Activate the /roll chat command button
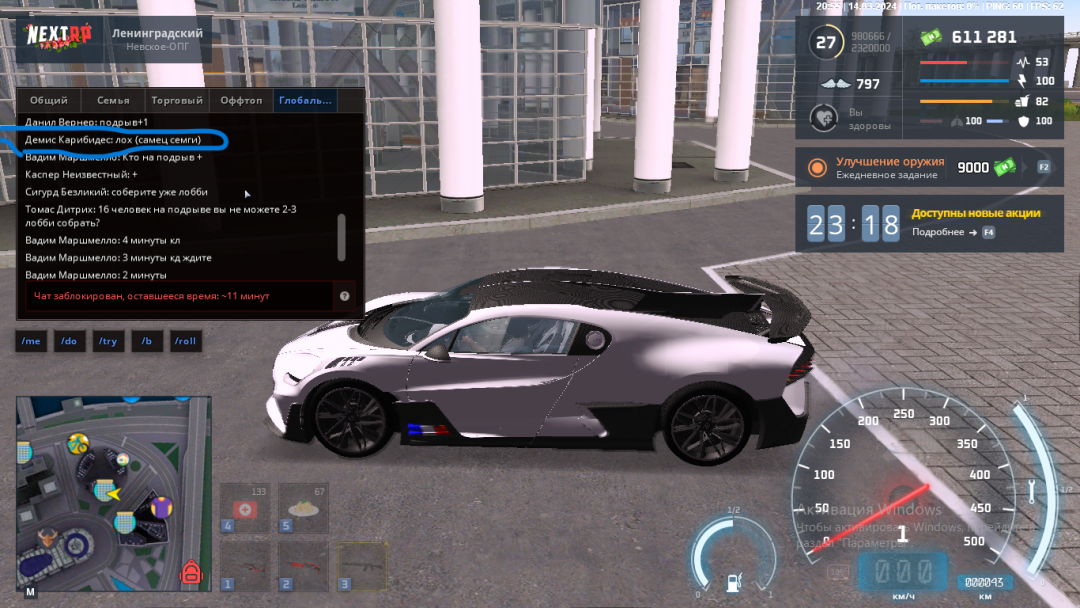This screenshot has height=608, width=1080. click(185, 341)
